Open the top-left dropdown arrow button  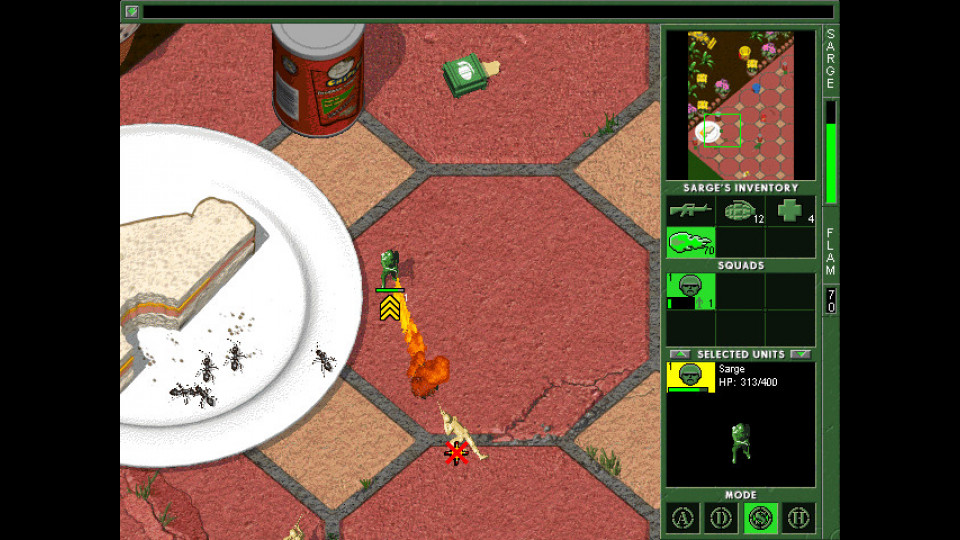pyautogui.click(x=132, y=12)
